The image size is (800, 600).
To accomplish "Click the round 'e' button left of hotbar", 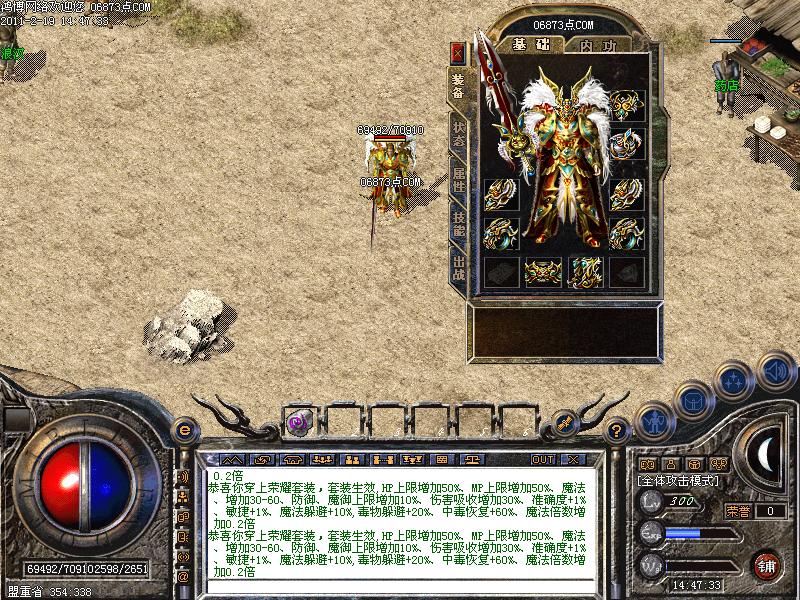I will tap(184, 430).
